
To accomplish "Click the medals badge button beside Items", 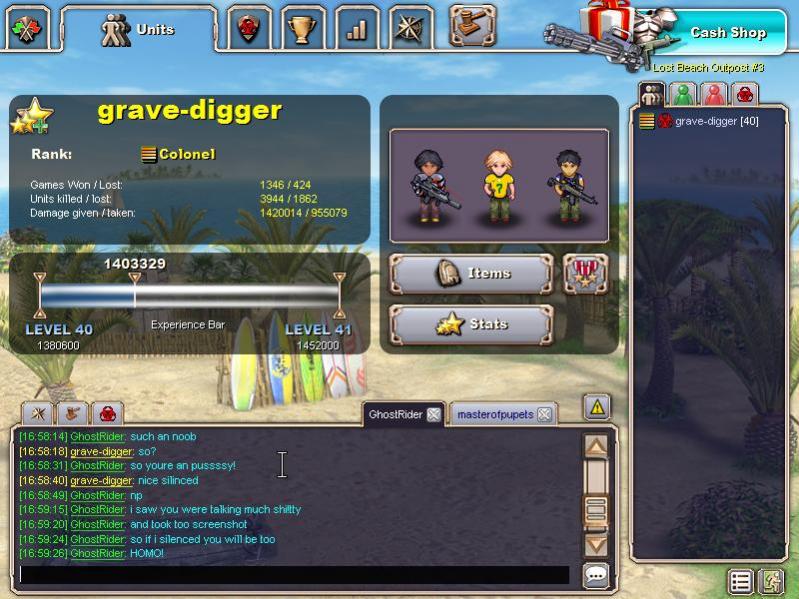I will [586, 273].
